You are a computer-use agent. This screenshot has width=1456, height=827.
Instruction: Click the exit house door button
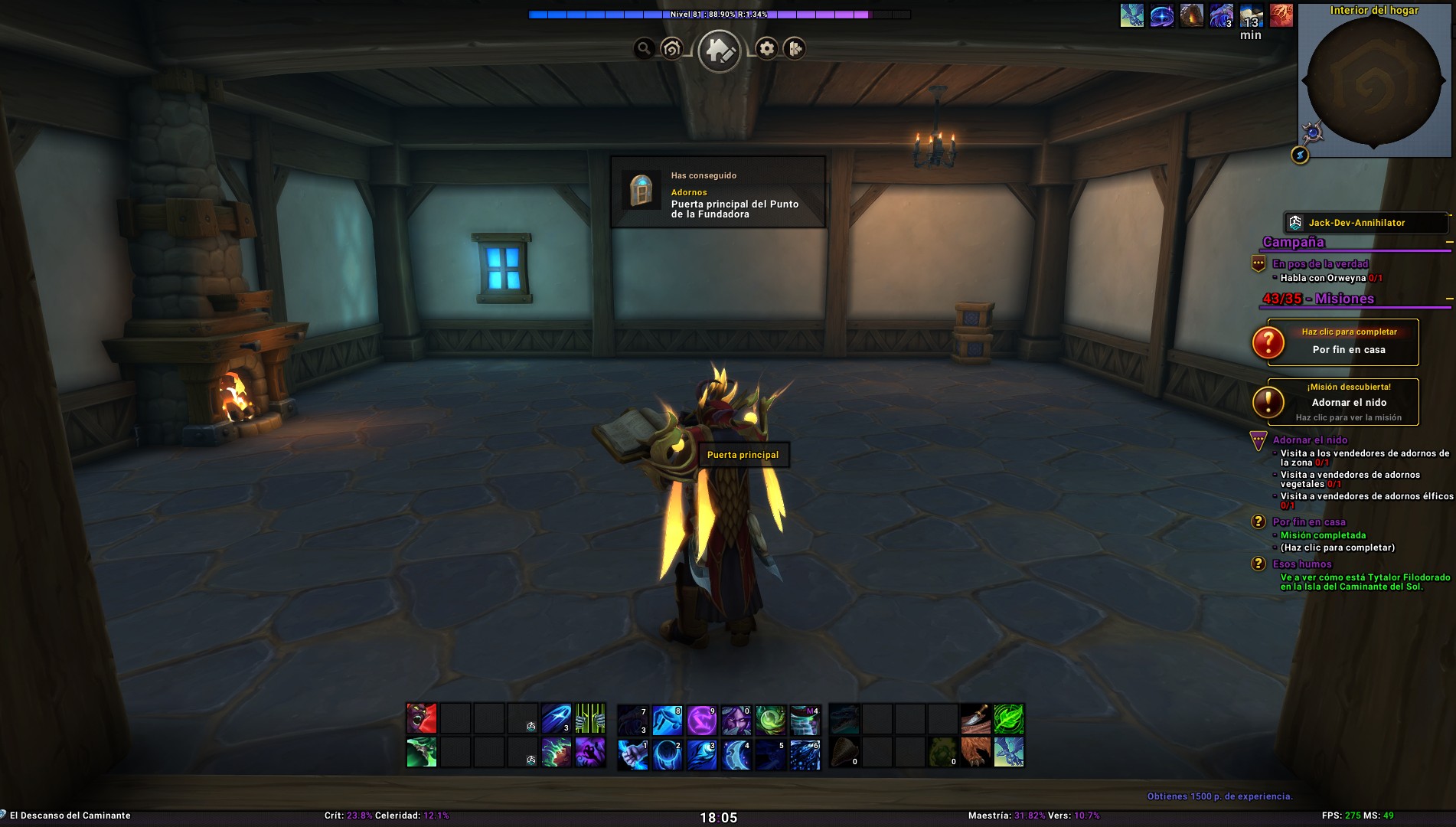coord(795,49)
